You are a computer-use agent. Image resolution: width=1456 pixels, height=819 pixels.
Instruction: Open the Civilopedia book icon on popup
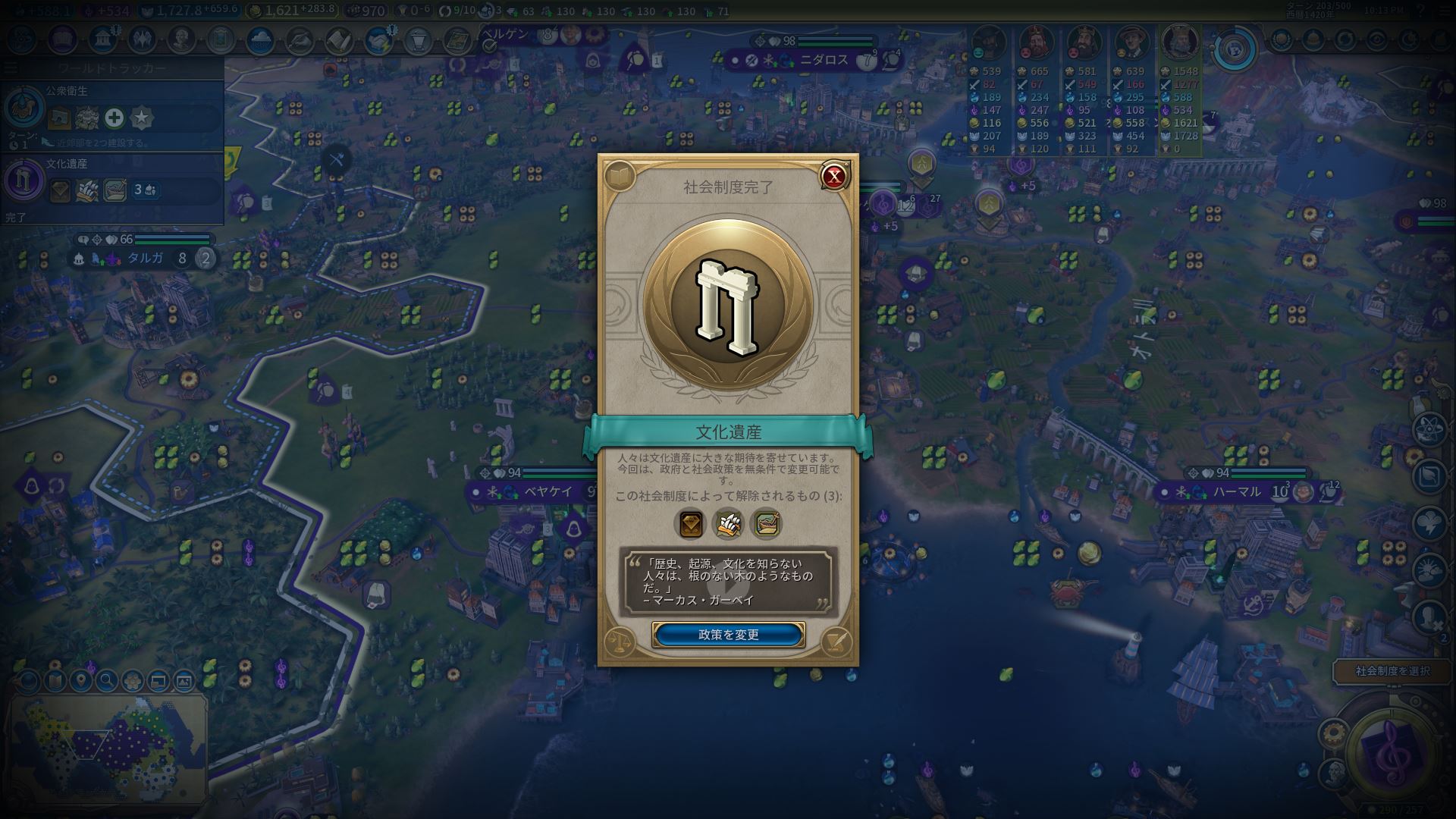(620, 177)
